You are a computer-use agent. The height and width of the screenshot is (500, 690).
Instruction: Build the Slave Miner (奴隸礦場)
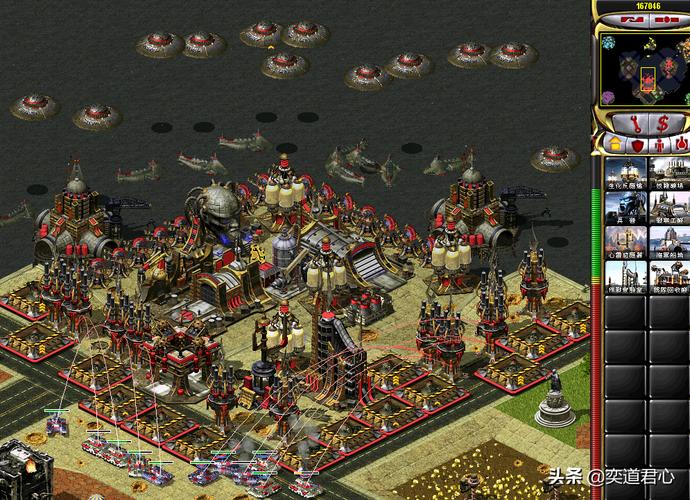pyautogui.click(x=668, y=173)
